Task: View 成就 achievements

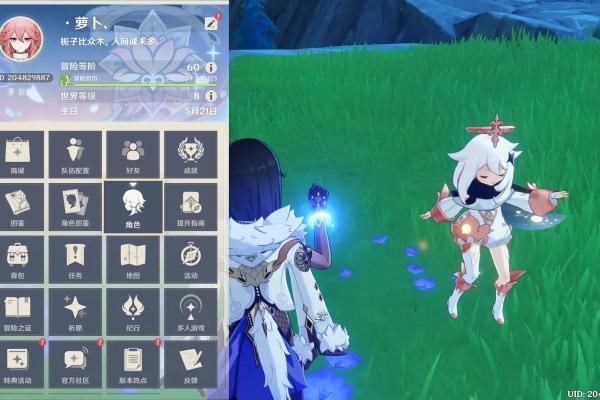Action: [x=190, y=154]
